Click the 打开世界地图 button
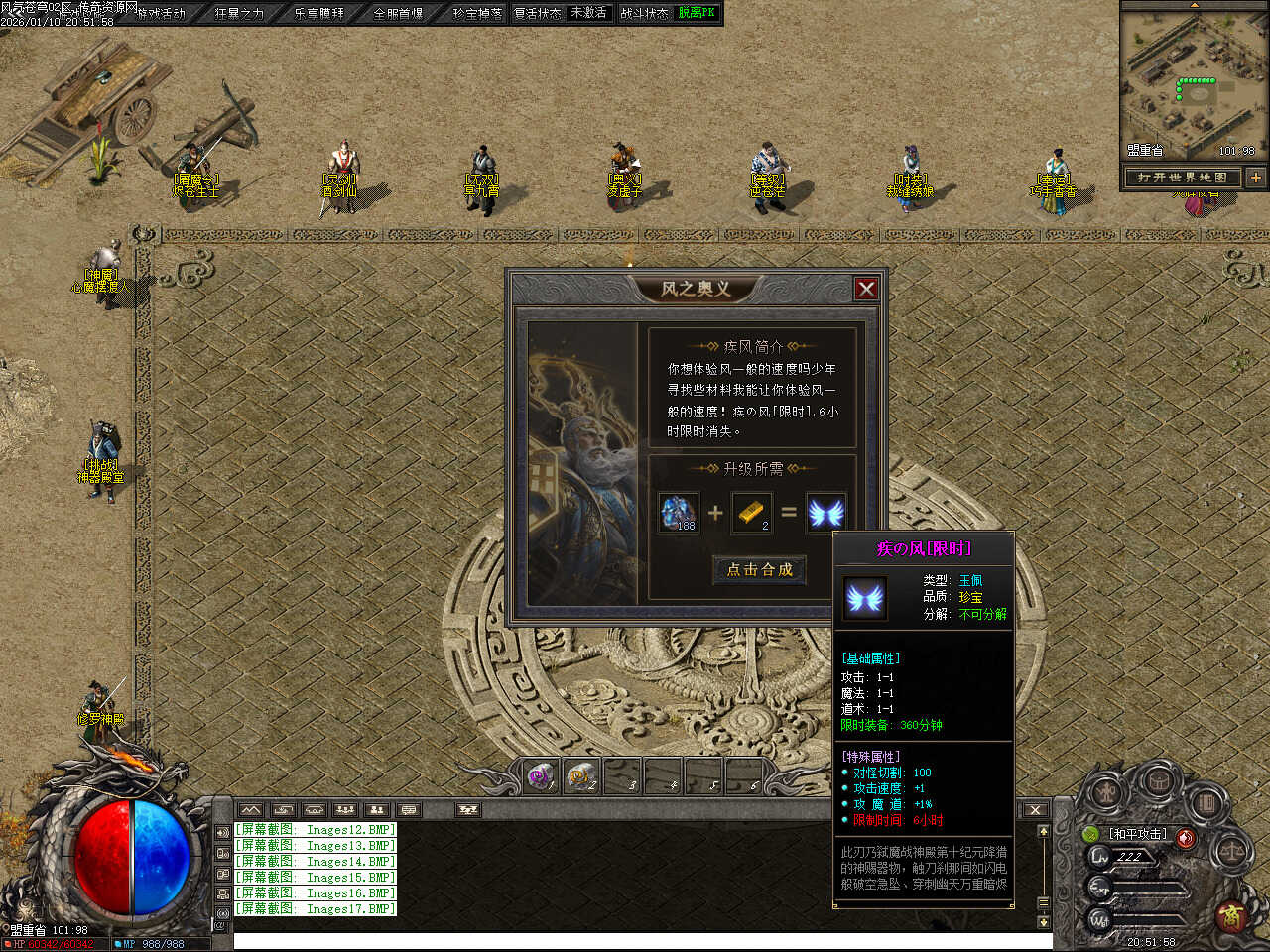Image resolution: width=1270 pixels, height=952 pixels. [x=1182, y=178]
